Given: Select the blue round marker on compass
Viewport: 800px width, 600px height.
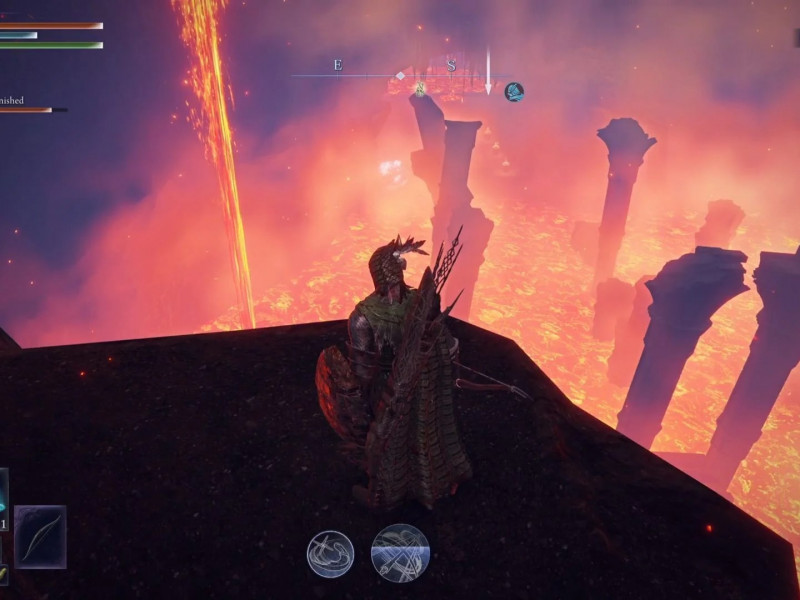Looking at the screenshot, I should (x=514, y=91).
